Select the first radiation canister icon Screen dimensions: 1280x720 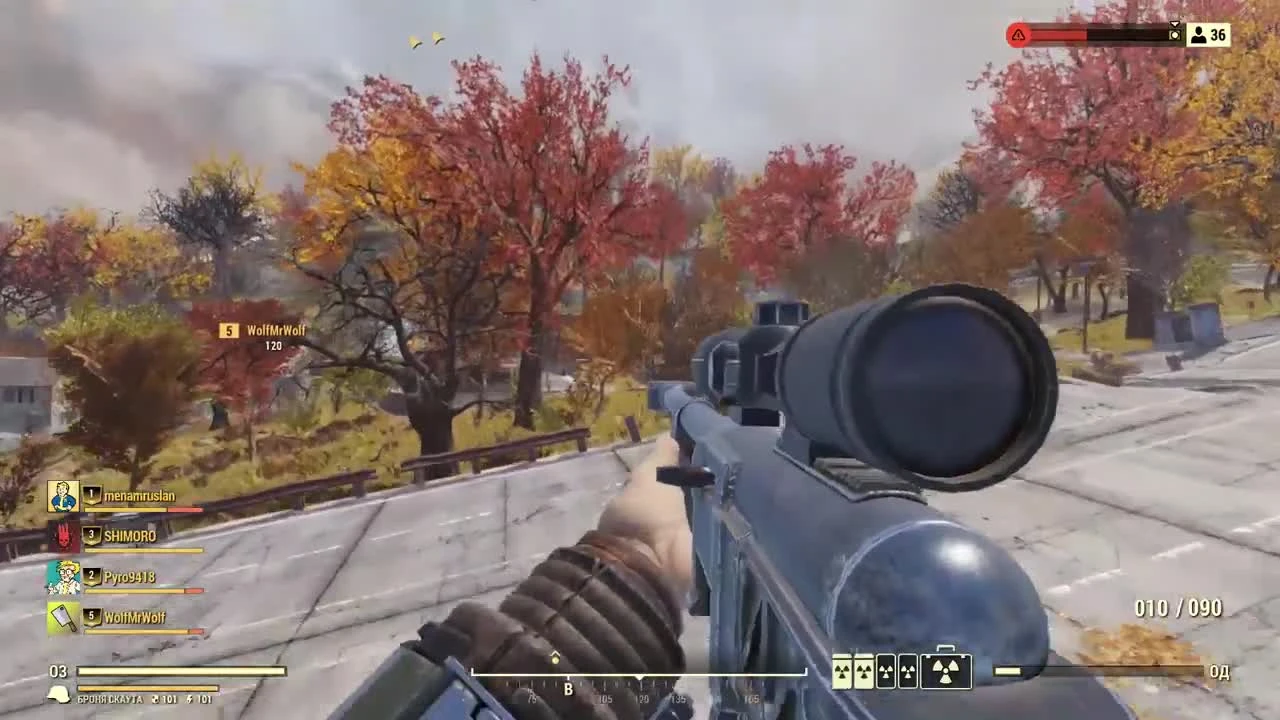841,670
